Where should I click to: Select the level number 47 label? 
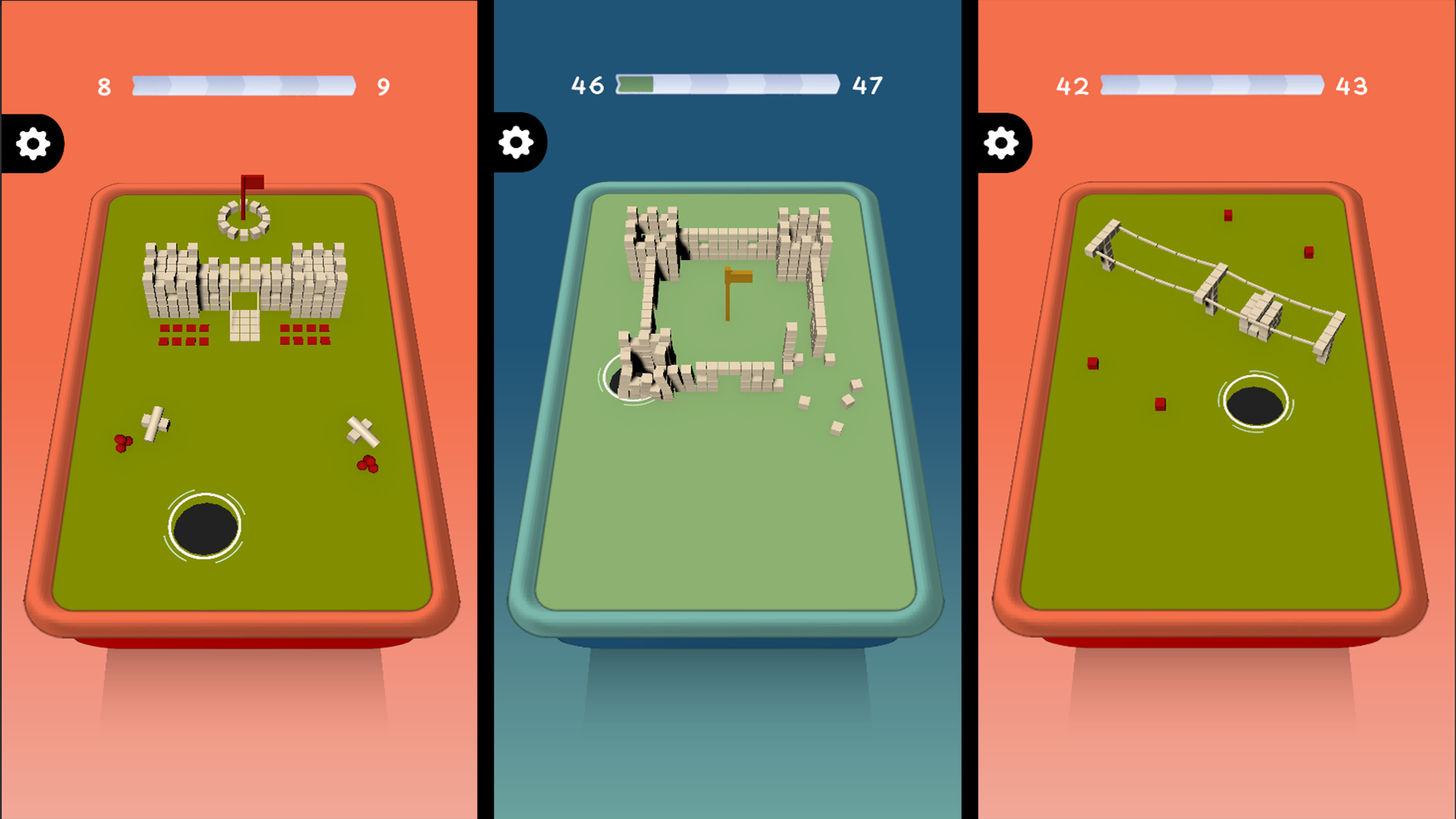click(x=867, y=85)
